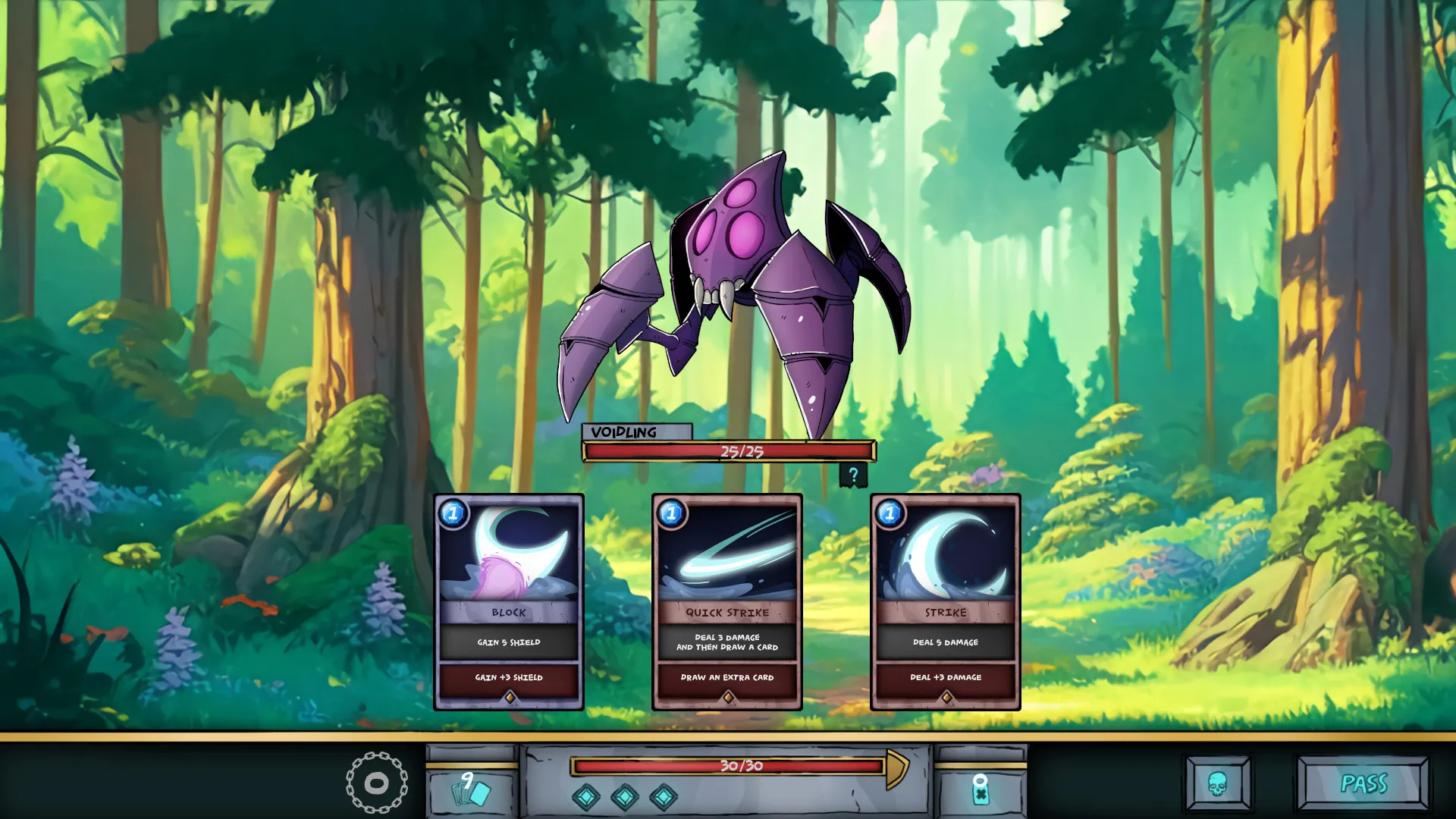Click the chain ring counter icon
Image resolution: width=1456 pixels, height=819 pixels.
tap(376, 783)
